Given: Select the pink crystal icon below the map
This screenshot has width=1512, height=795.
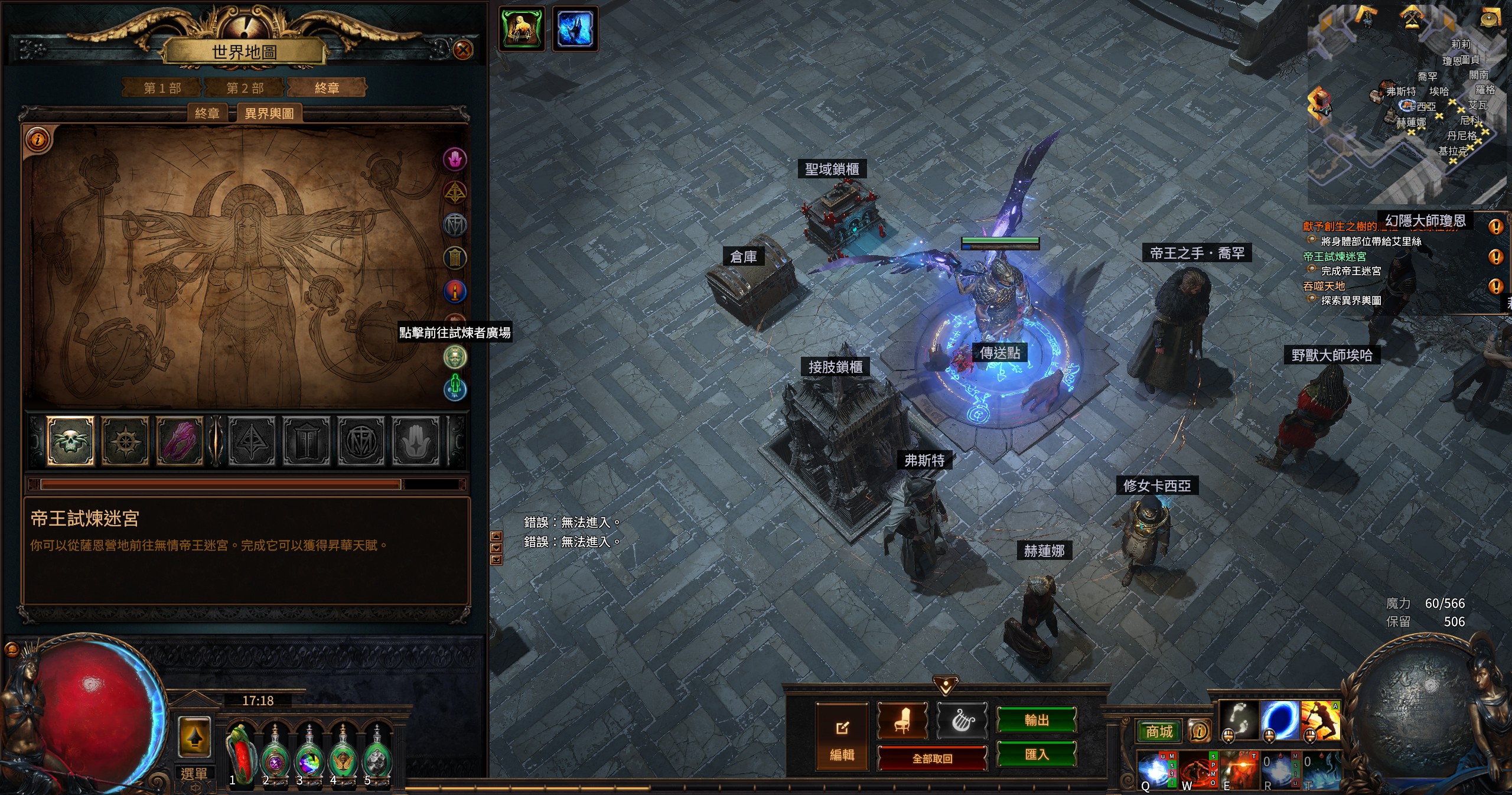Looking at the screenshot, I should coord(180,441).
